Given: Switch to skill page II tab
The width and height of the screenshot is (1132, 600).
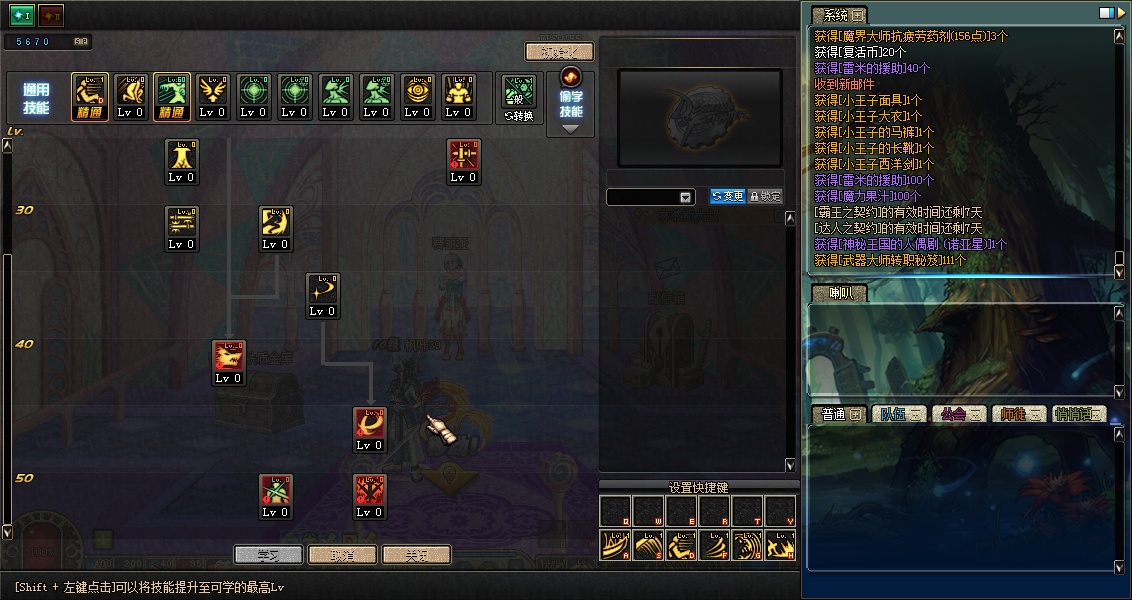Looking at the screenshot, I should (x=50, y=16).
